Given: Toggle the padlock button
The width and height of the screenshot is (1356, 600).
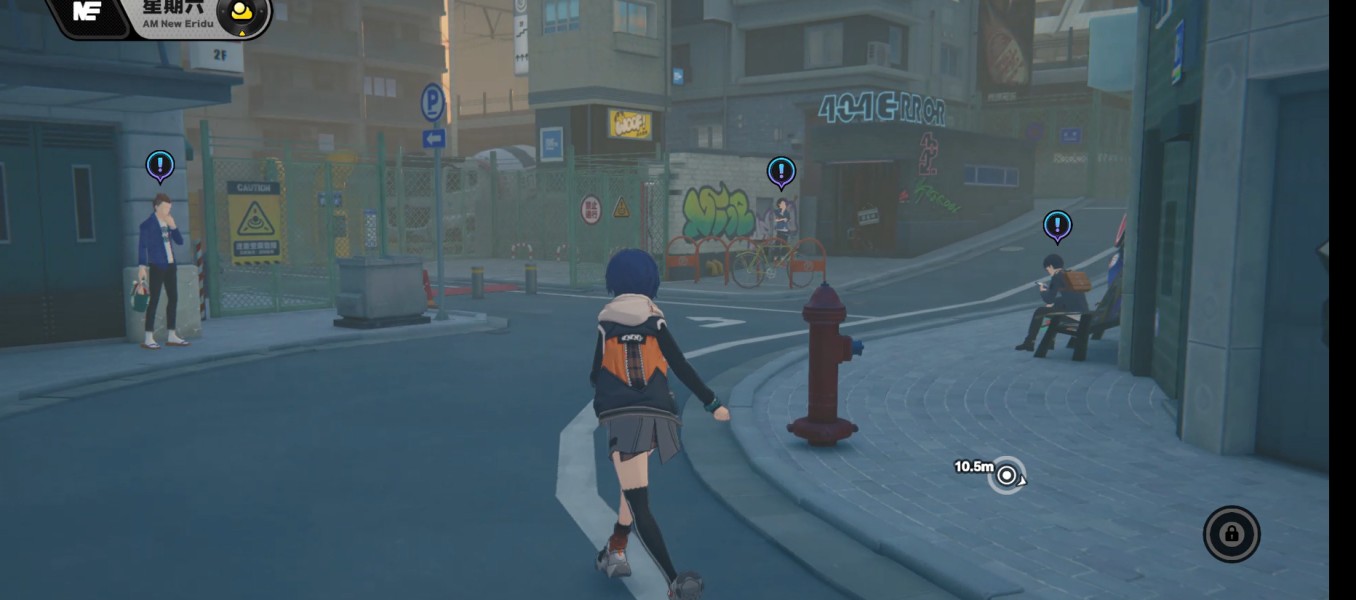Looking at the screenshot, I should [1231, 534].
